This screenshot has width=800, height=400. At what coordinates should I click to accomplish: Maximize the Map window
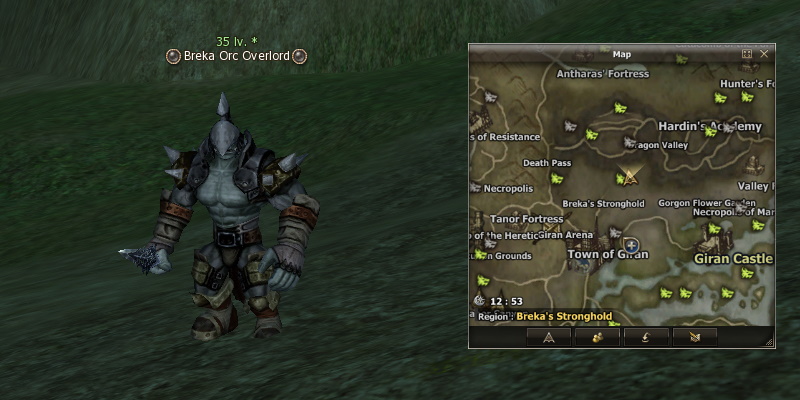tap(746, 54)
